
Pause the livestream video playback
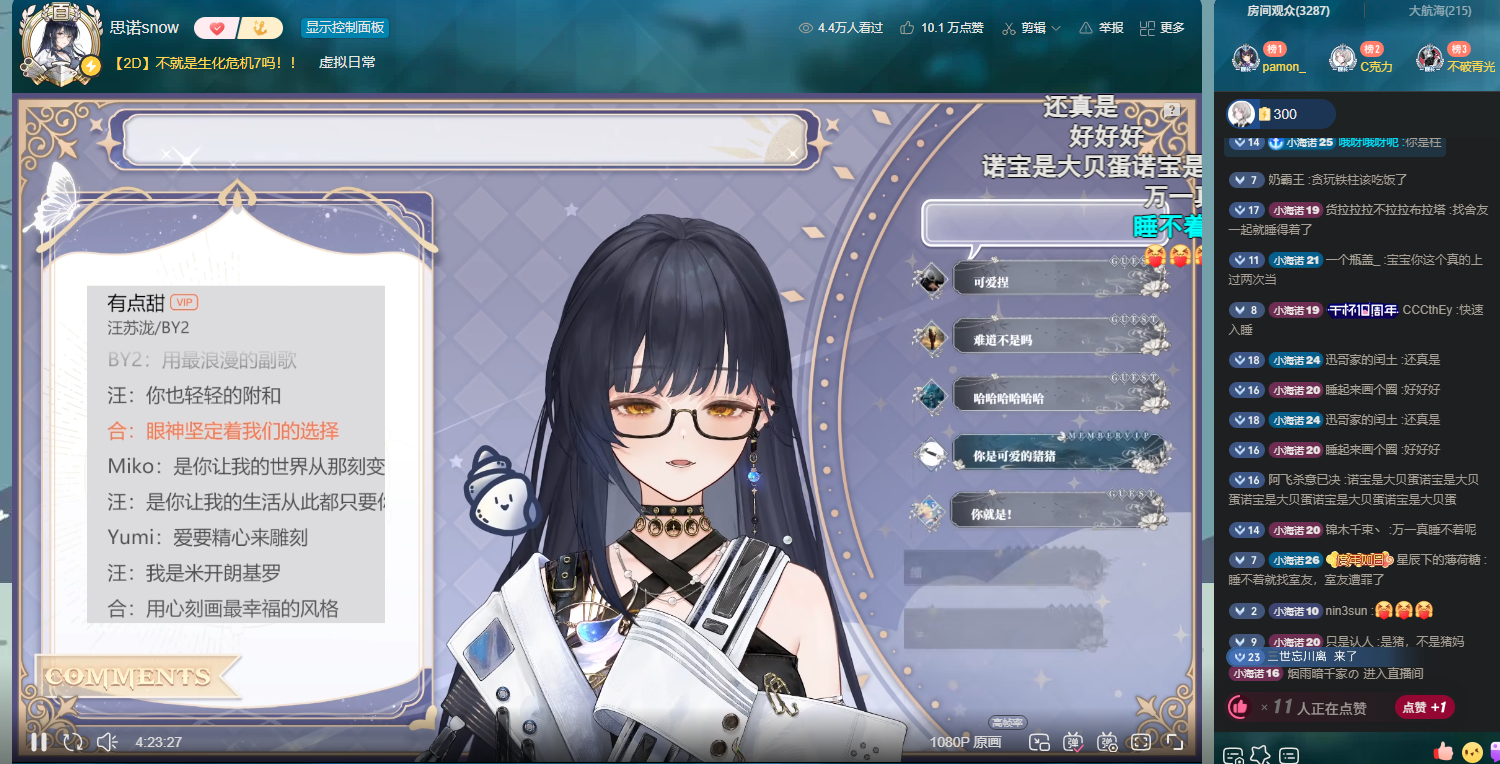tap(38, 742)
